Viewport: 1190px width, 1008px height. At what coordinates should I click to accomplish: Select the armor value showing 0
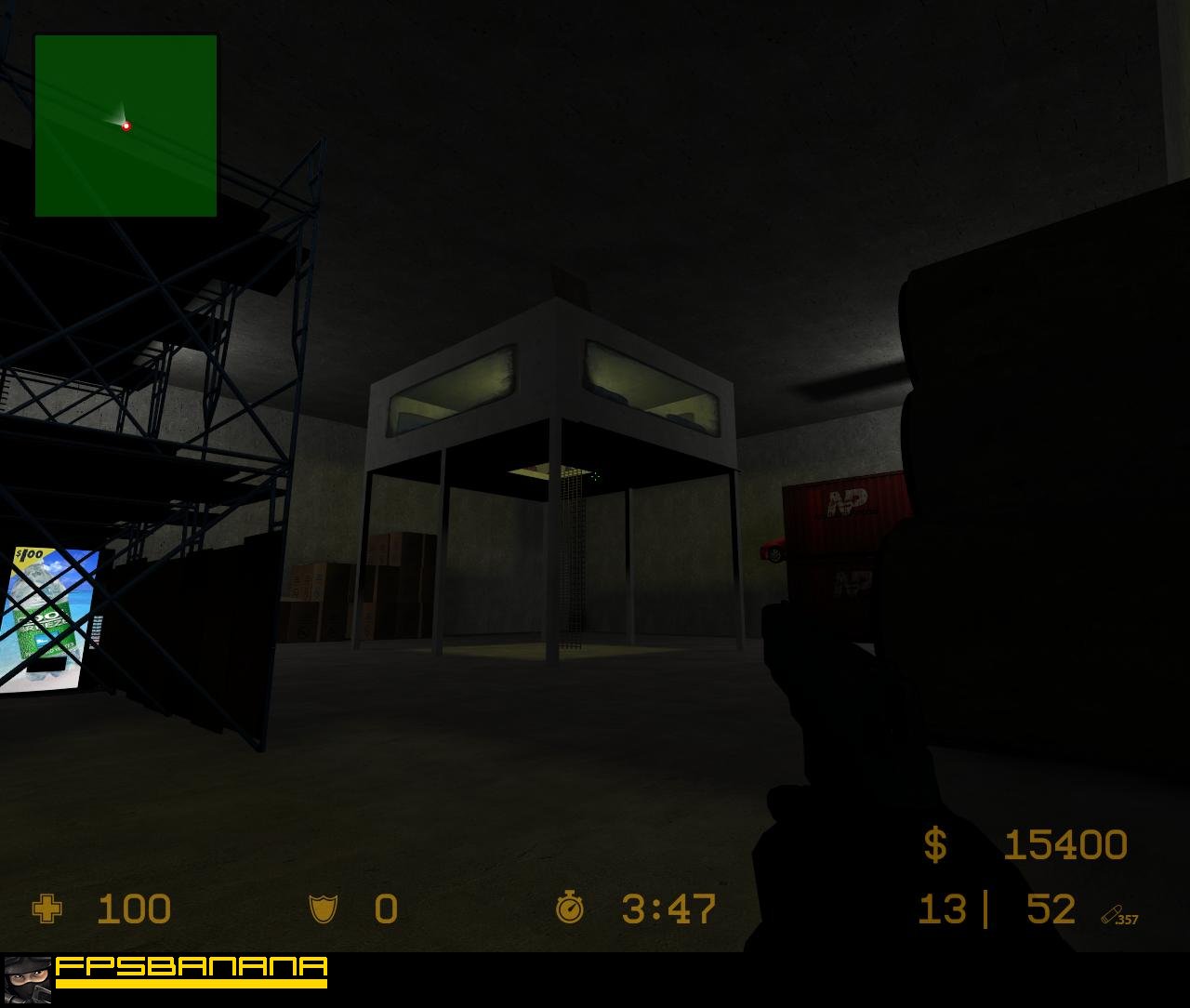(384, 909)
